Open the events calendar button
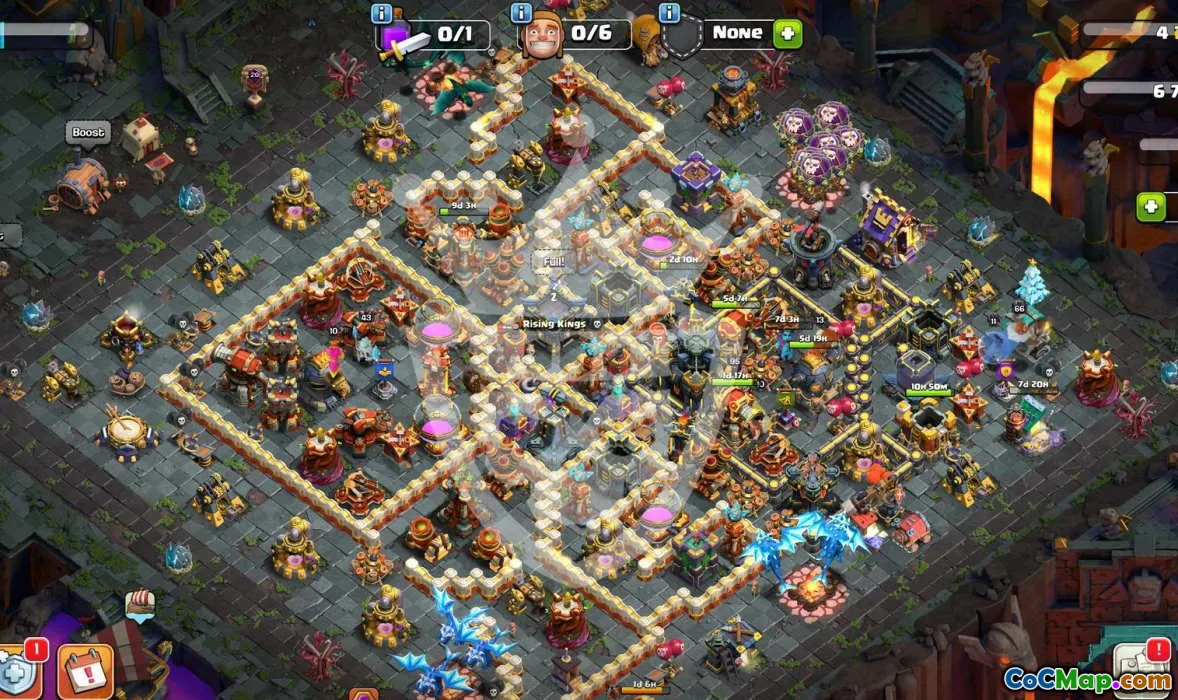Screen dimensions: 1178x700 (x=84, y=669)
